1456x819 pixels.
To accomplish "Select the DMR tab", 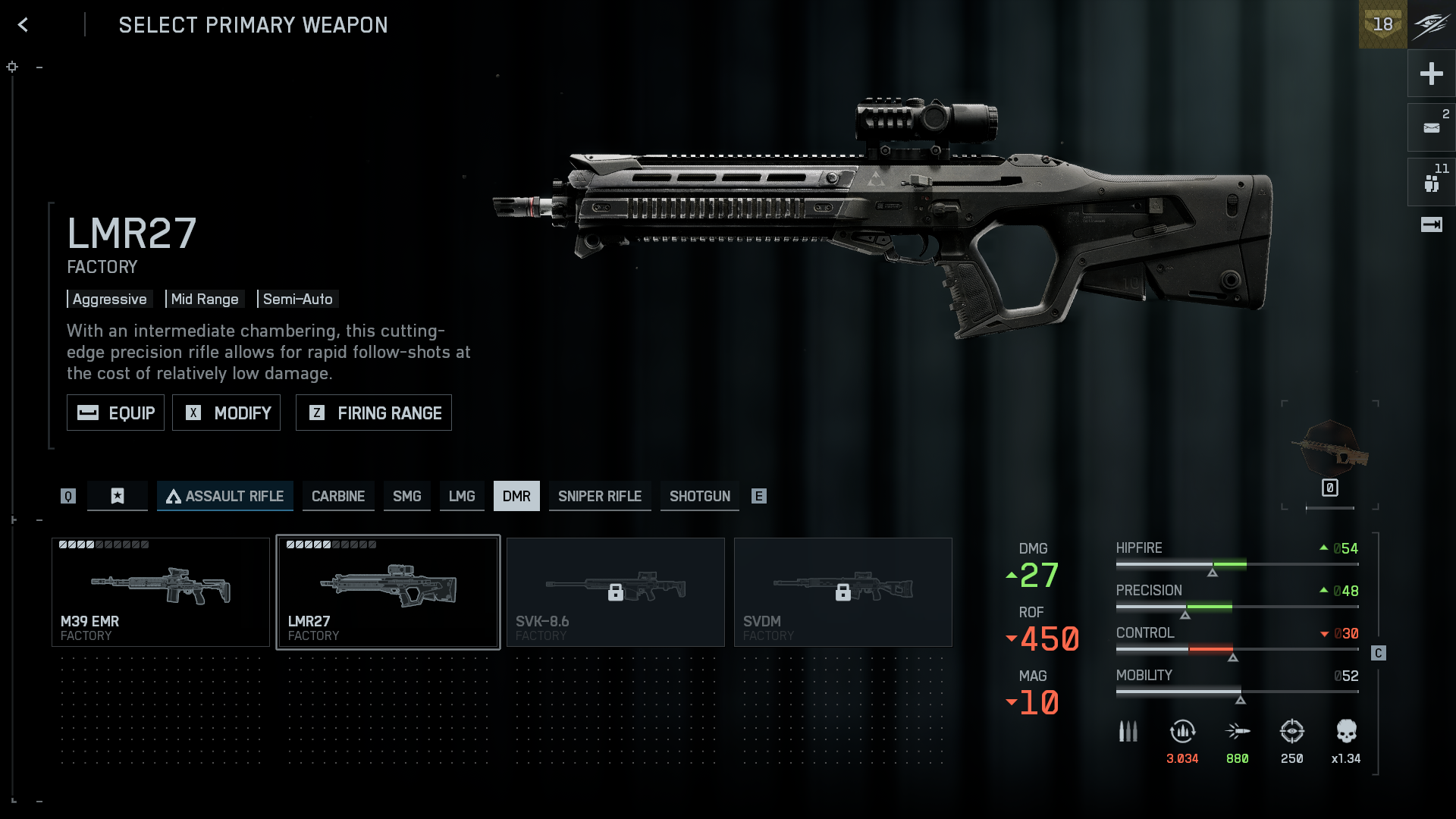I will (x=516, y=496).
